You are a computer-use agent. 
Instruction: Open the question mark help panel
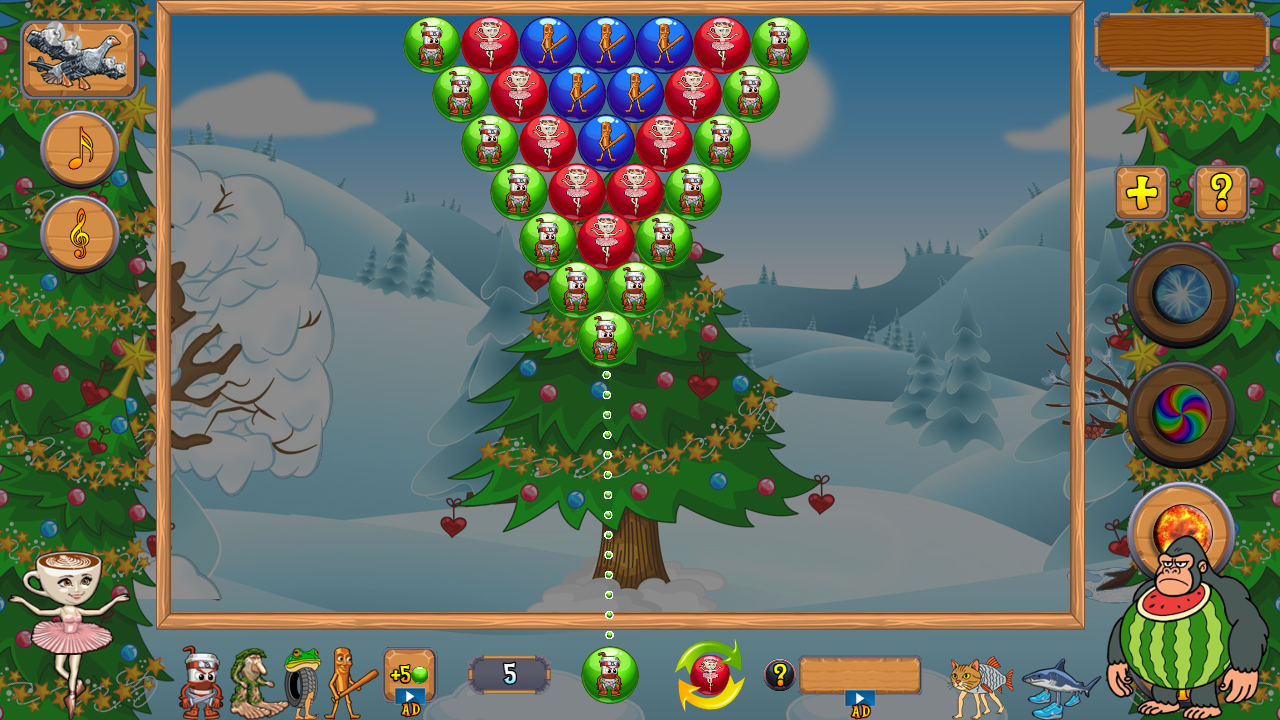click(x=1222, y=191)
